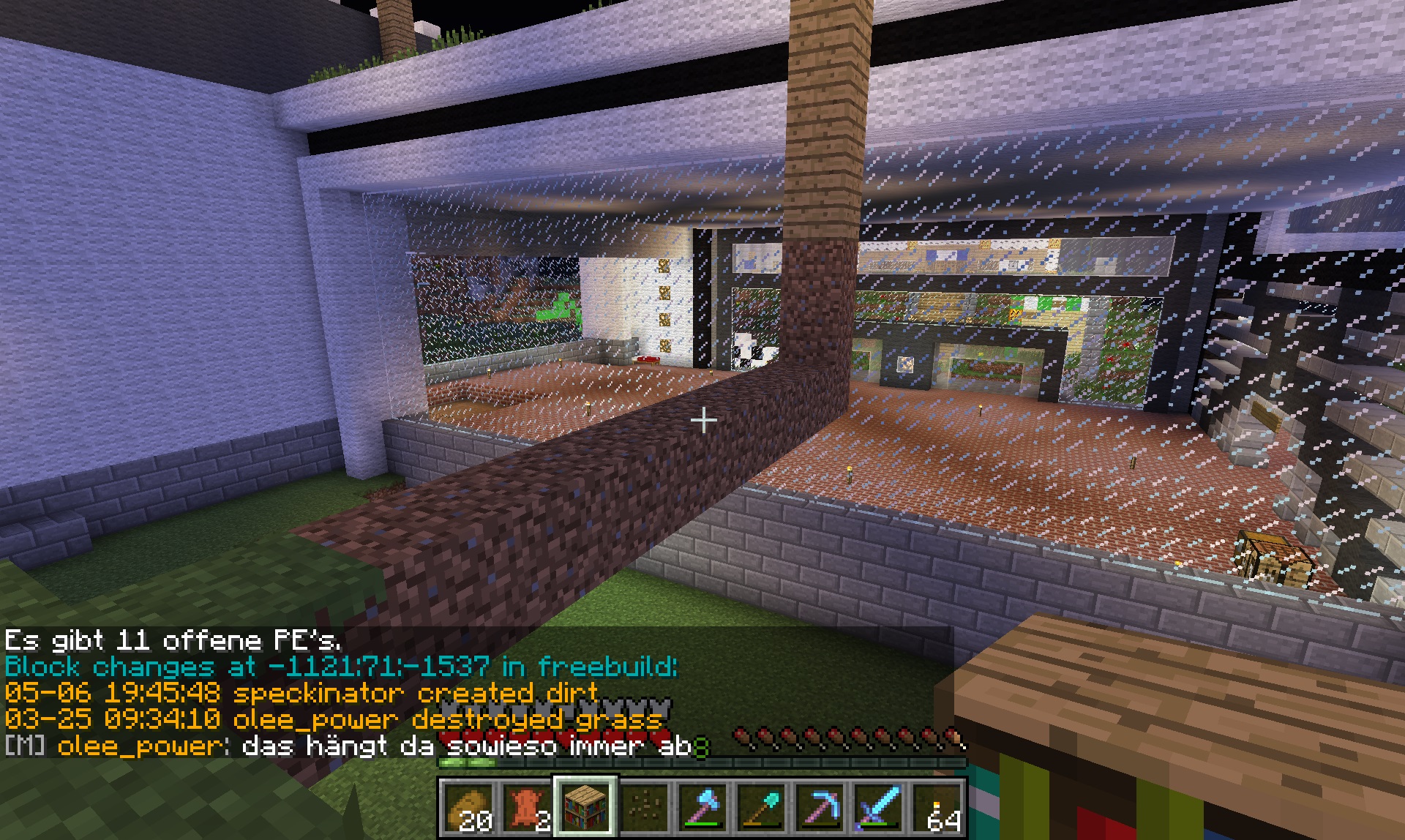Select the torch stack slot
This screenshot has width=1405, height=840.
(937, 808)
